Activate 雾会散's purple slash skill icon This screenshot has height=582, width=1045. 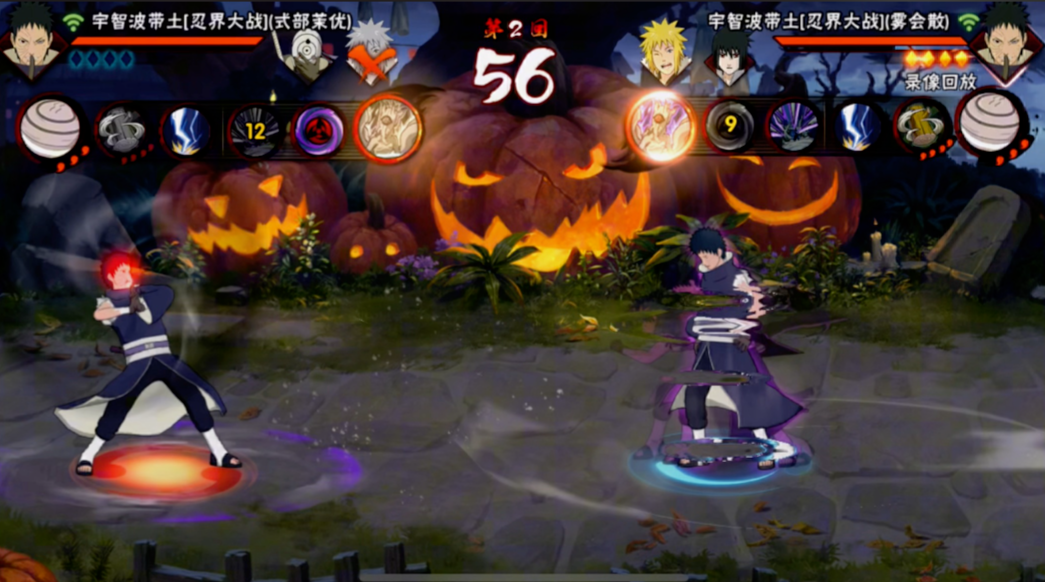point(795,128)
